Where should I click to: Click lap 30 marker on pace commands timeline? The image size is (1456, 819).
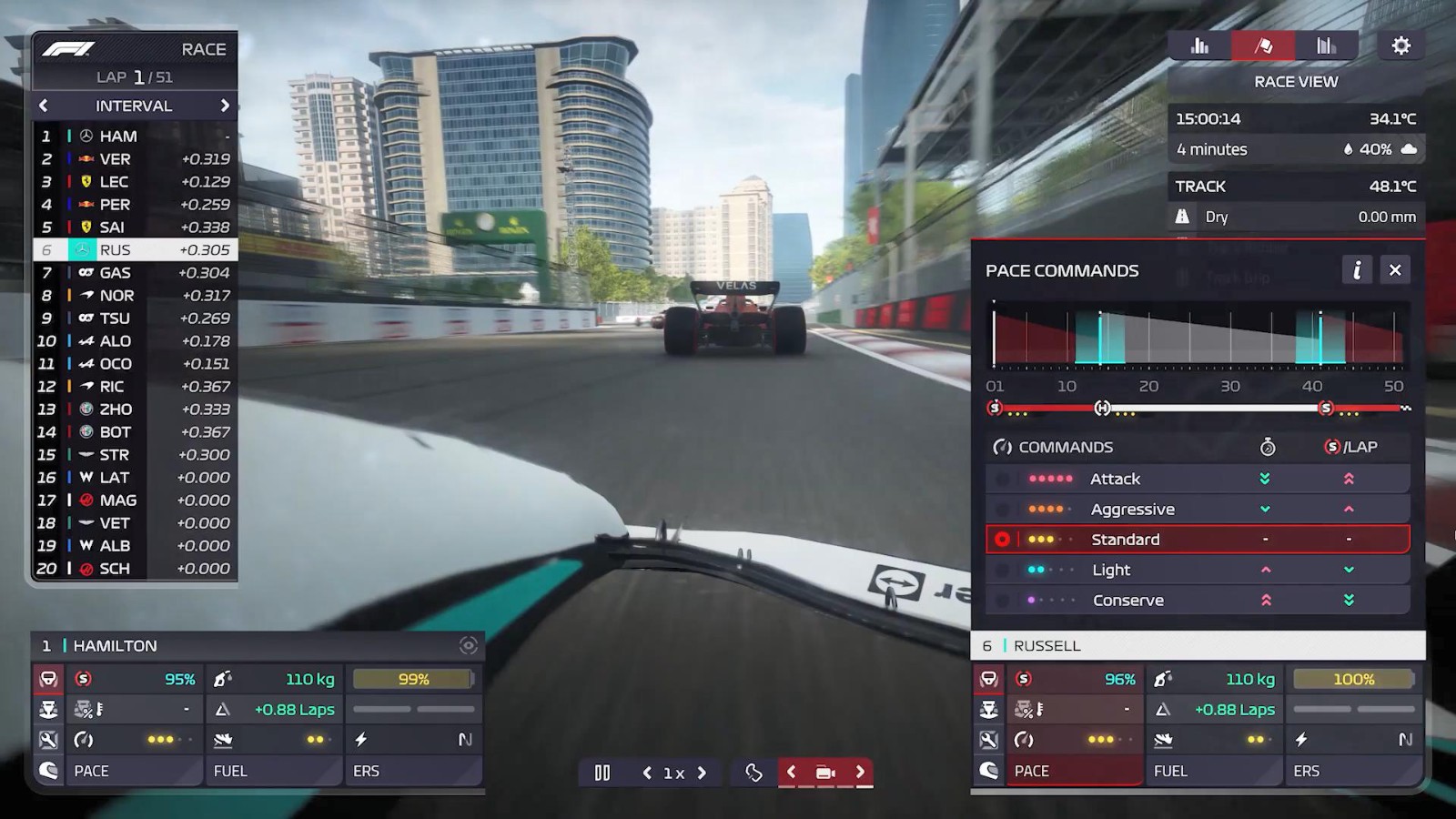pyautogui.click(x=1231, y=386)
